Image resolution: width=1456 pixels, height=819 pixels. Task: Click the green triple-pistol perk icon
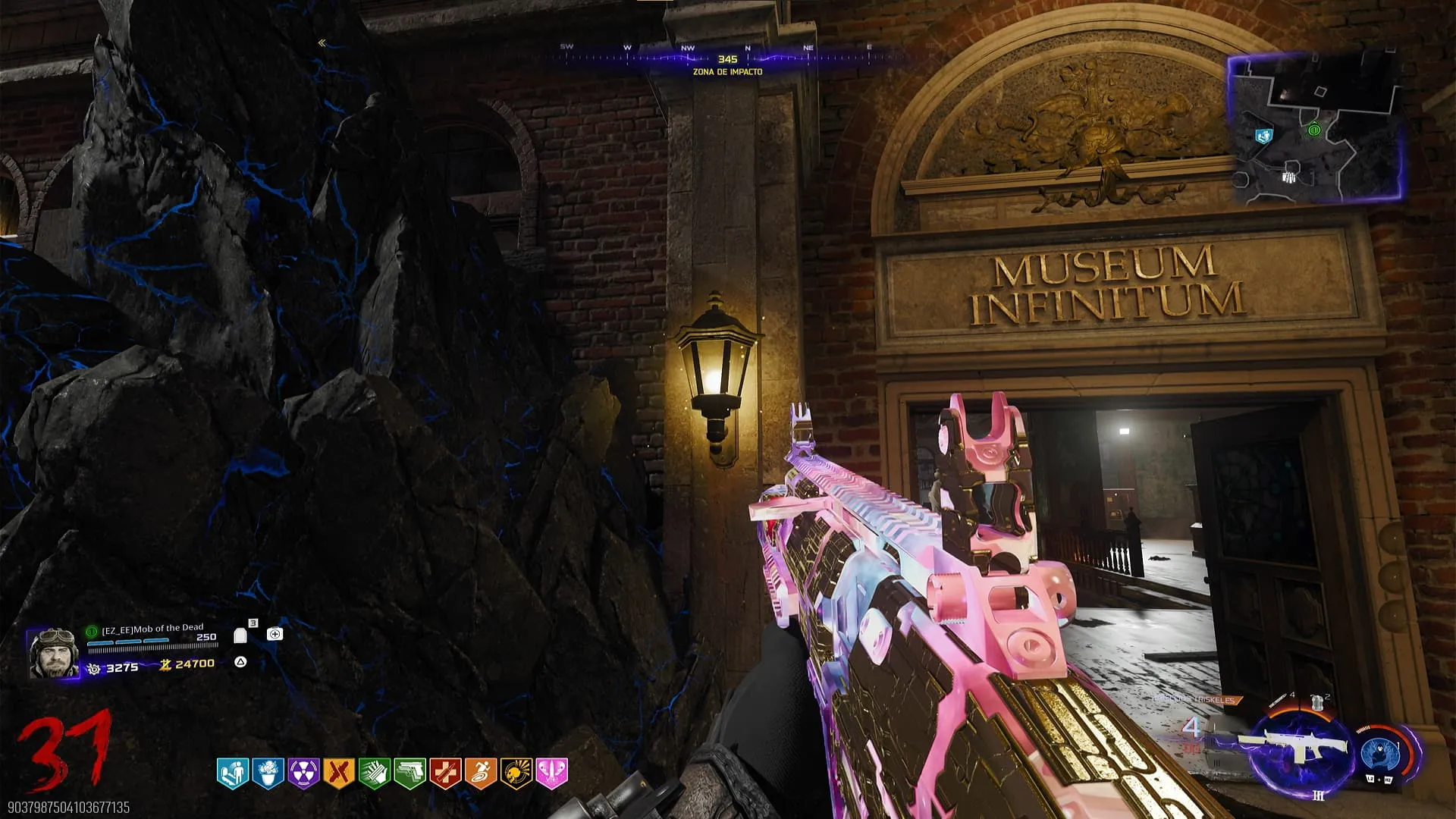tap(409, 773)
